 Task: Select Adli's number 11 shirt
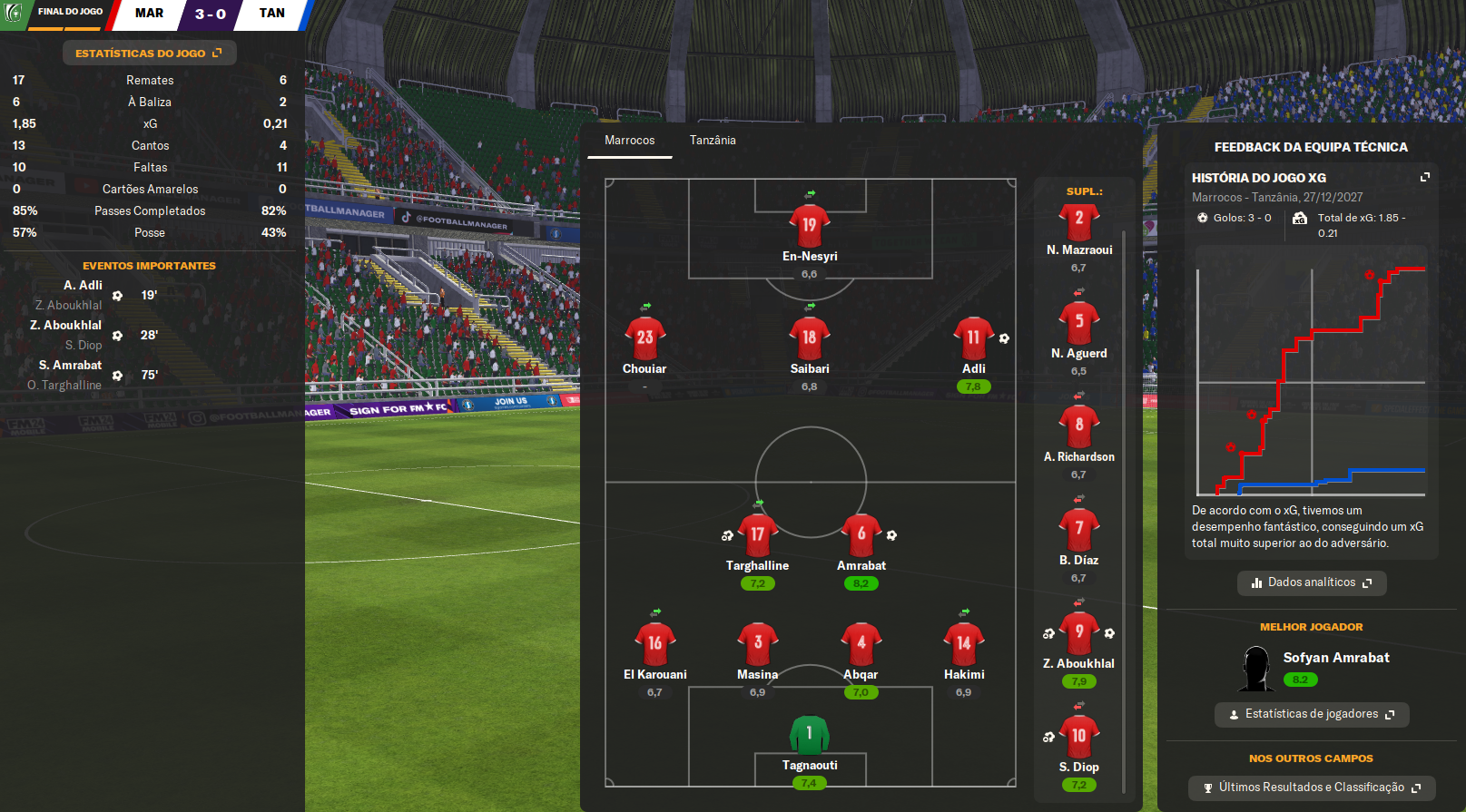pos(973,338)
